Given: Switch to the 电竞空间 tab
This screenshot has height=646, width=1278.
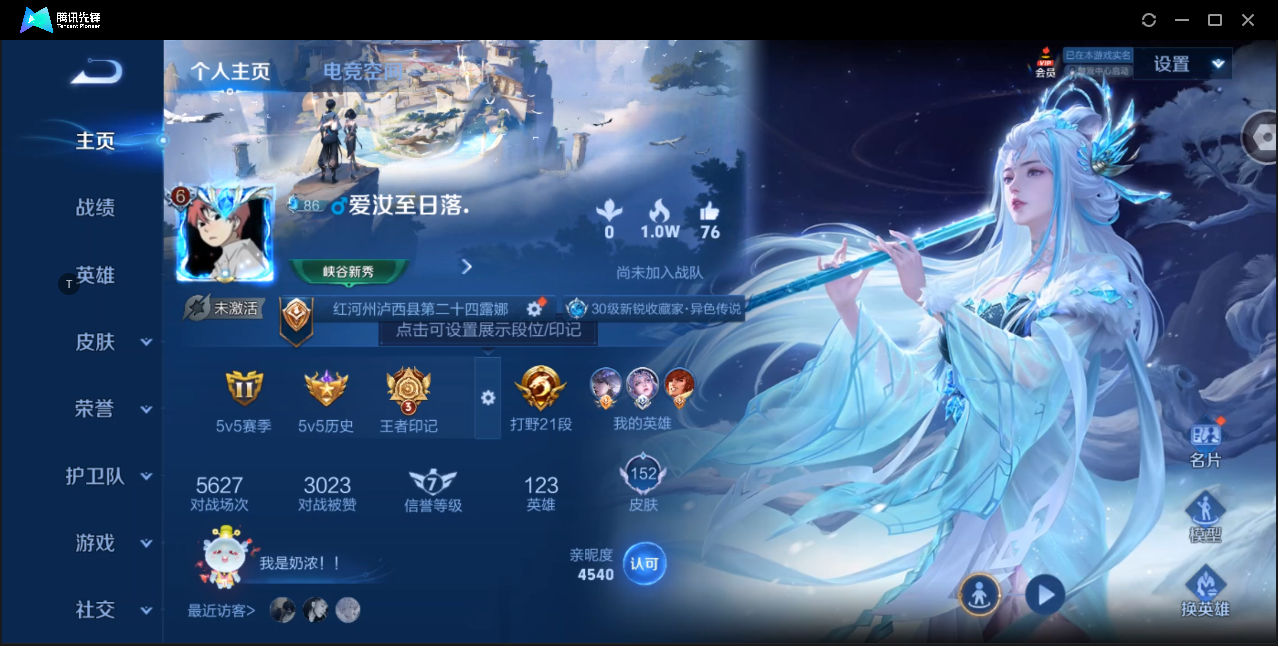Looking at the screenshot, I should (362, 71).
